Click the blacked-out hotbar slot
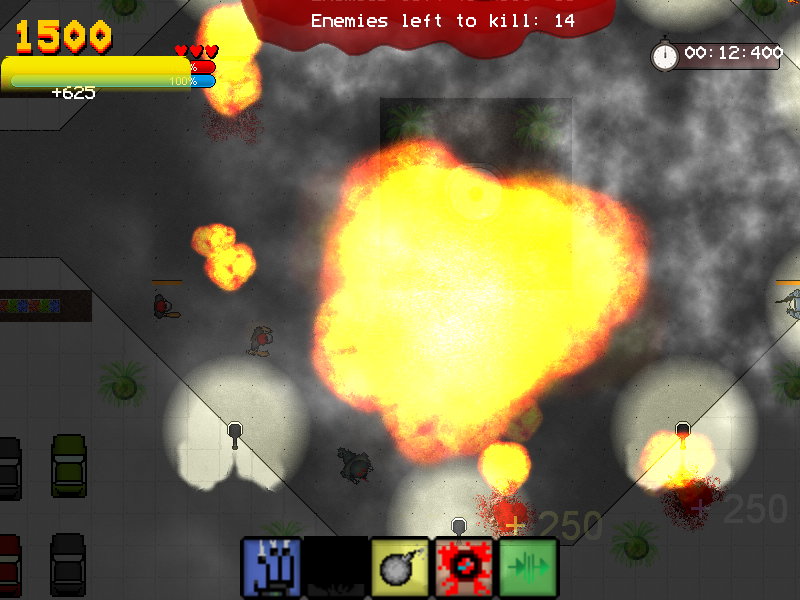The height and width of the screenshot is (600, 800). click(x=335, y=568)
